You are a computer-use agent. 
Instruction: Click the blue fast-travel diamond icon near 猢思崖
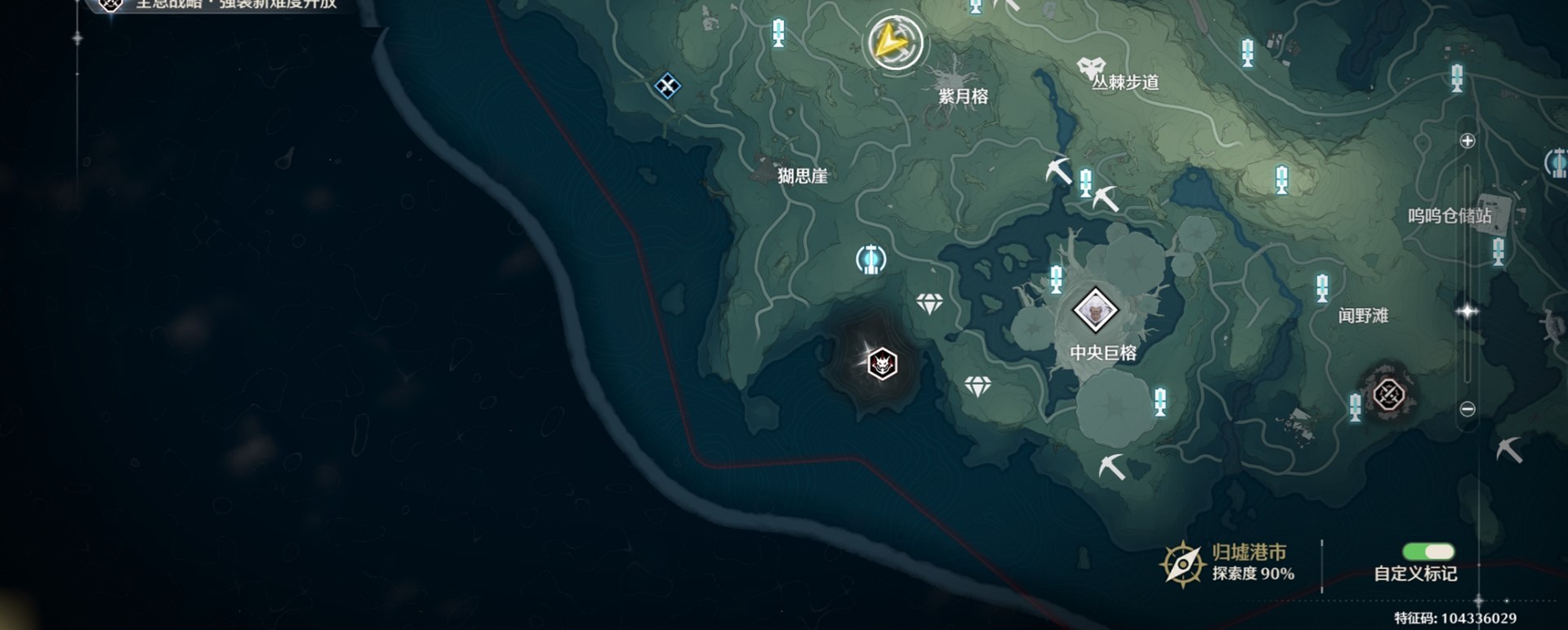(x=668, y=86)
